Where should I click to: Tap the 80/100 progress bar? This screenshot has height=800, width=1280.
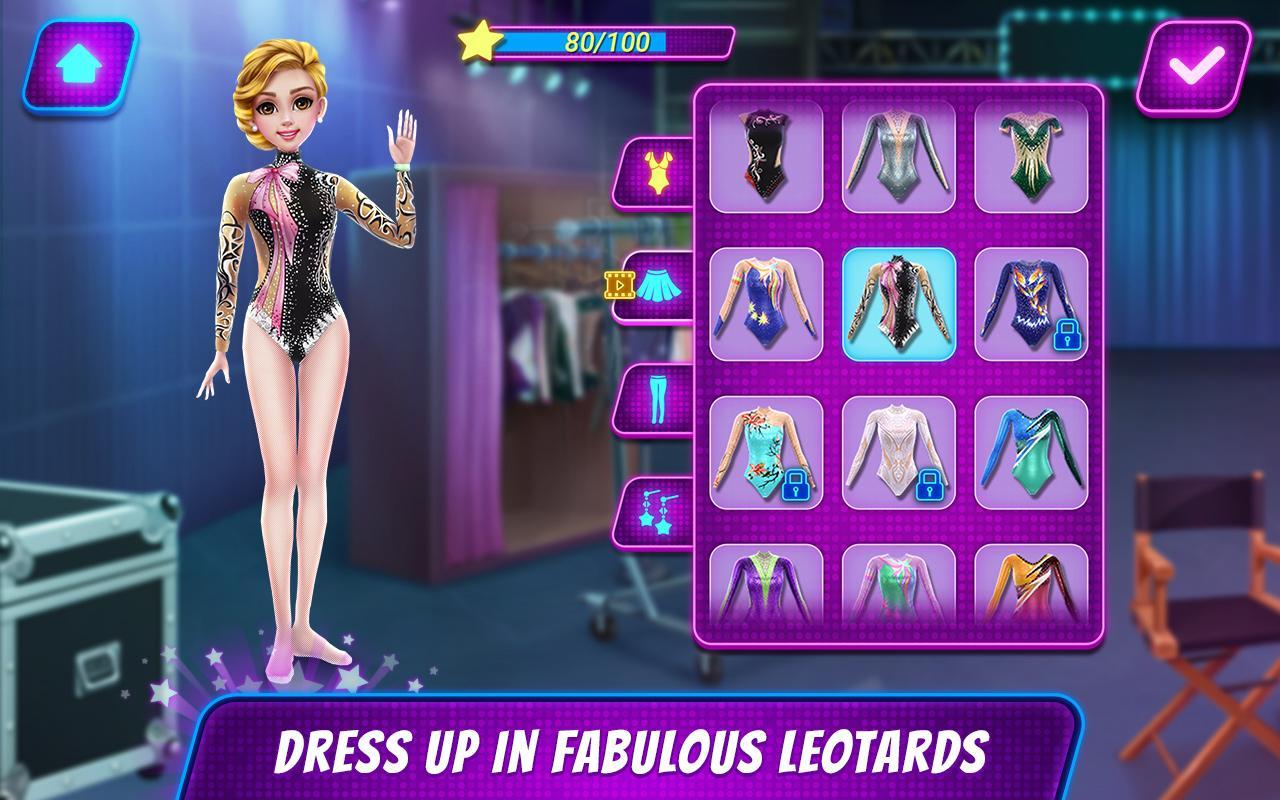[x=600, y=42]
